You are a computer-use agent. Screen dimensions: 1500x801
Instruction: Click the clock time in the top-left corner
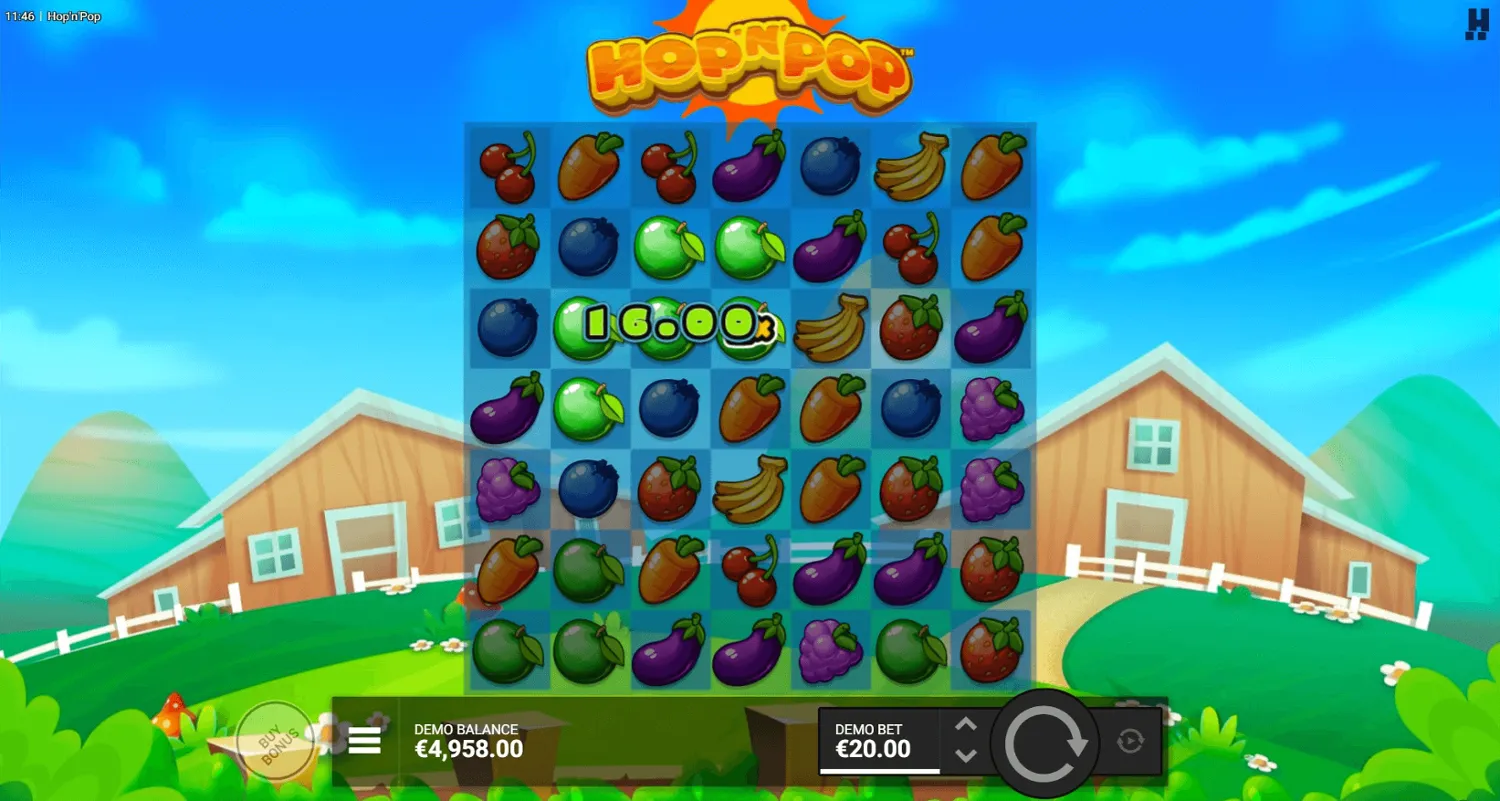tap(18, 16)
